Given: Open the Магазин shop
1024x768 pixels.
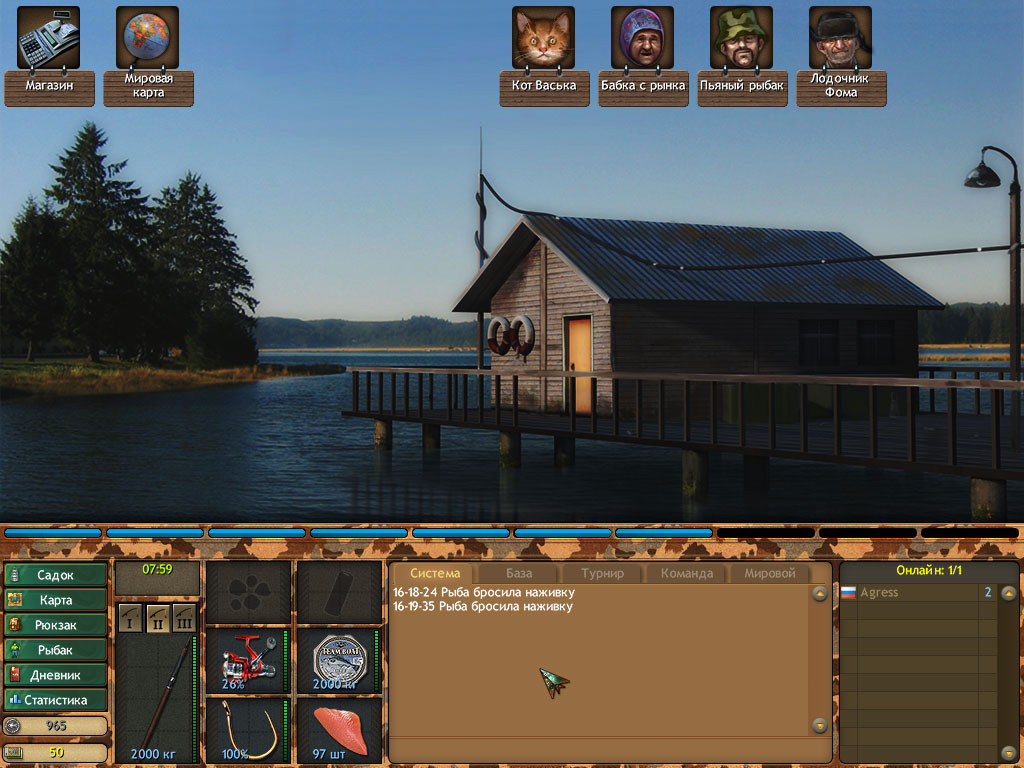Looking at the screenshot, I should click(x=48, y=37).
